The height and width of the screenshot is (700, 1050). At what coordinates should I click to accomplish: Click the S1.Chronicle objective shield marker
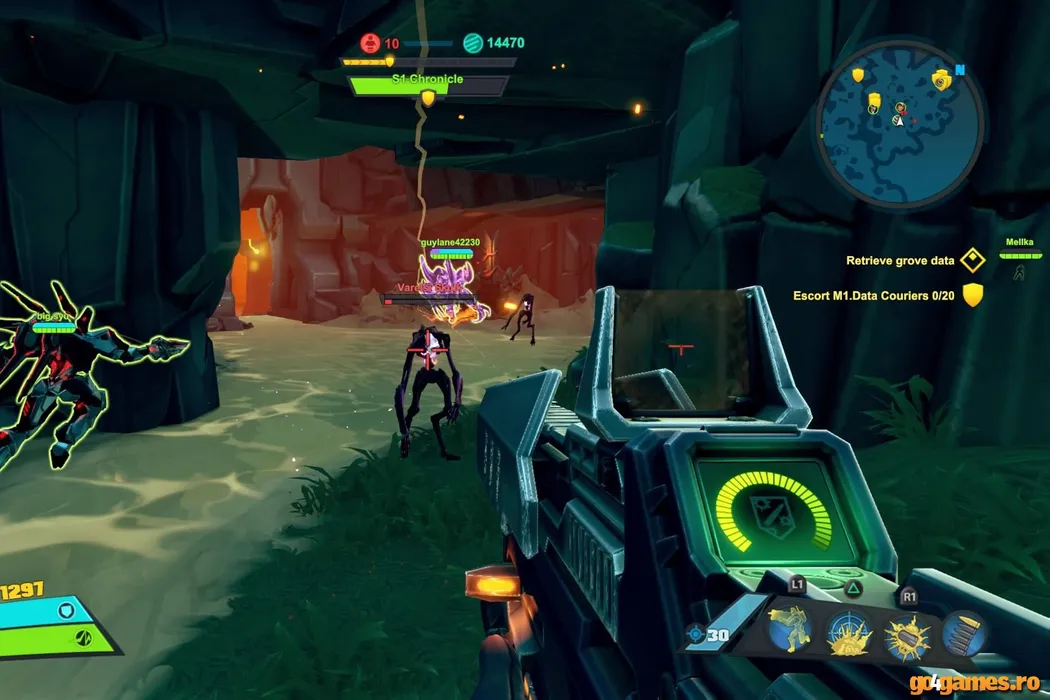point(428,97)
